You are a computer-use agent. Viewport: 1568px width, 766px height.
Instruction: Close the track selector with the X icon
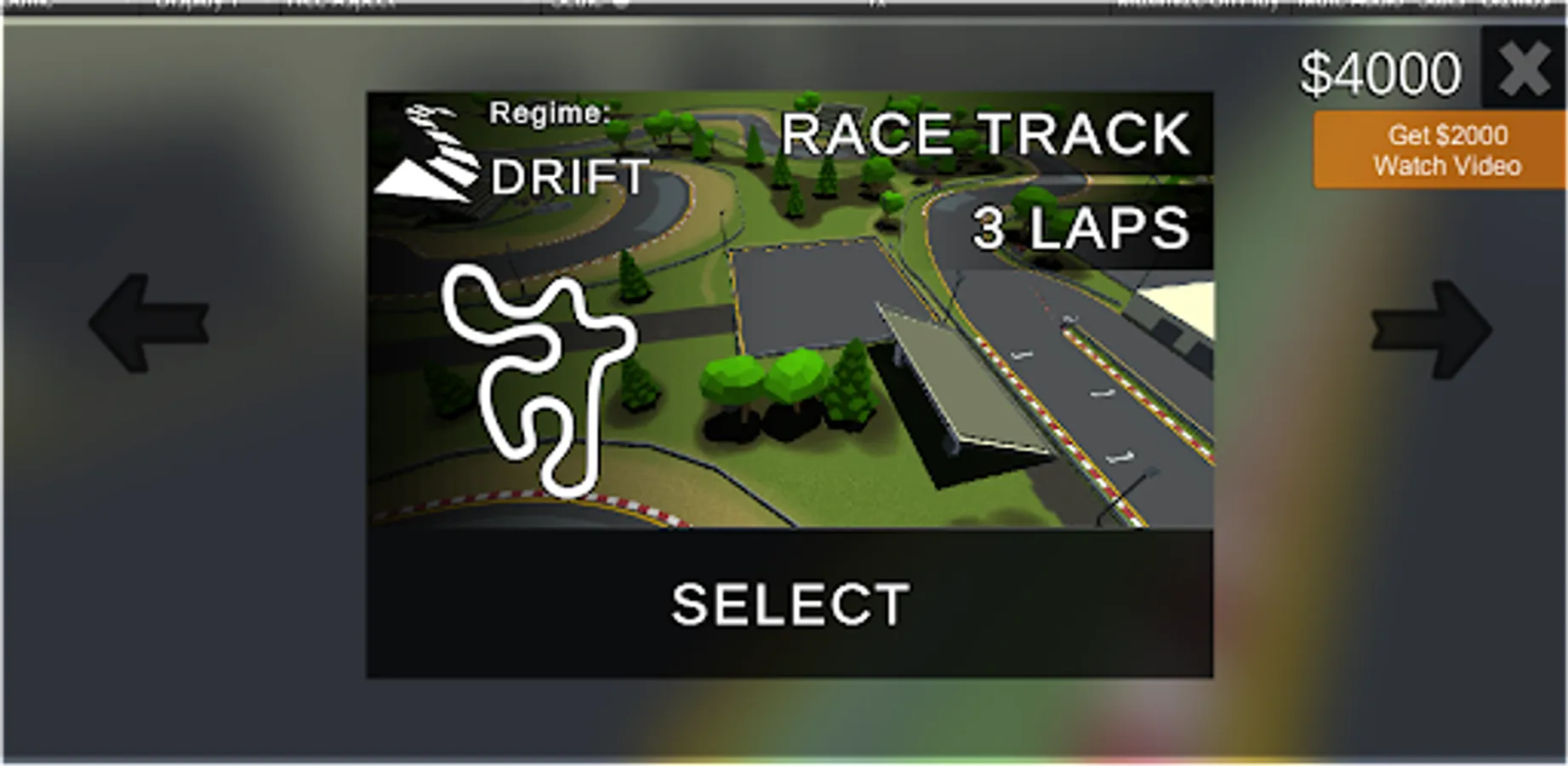(1524, 70)
